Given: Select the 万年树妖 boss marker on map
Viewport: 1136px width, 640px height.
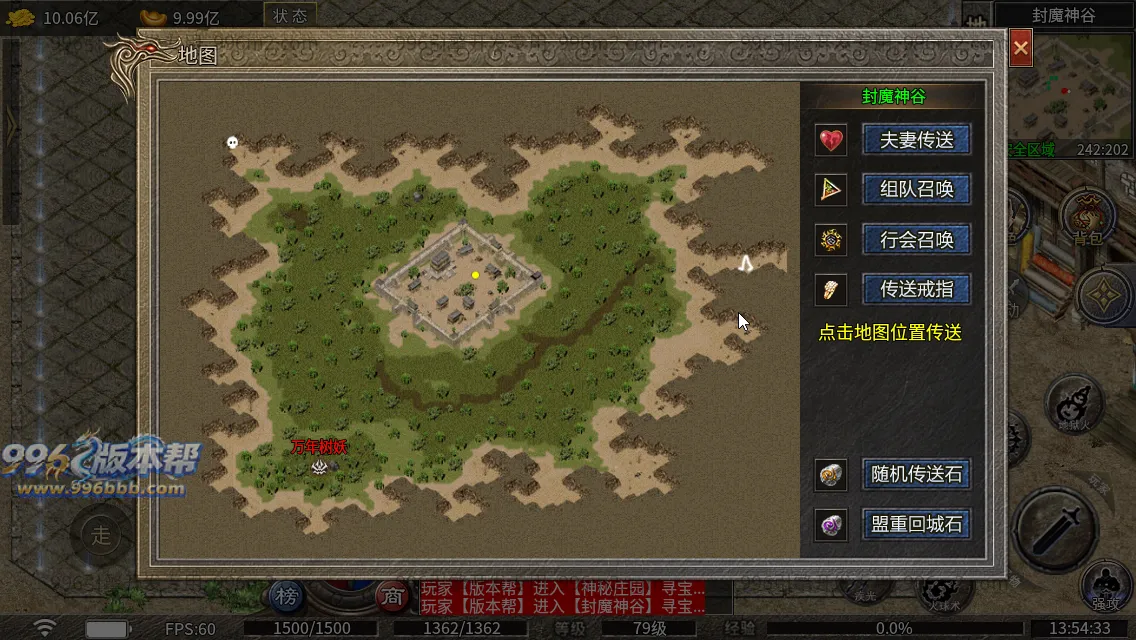Looking at the screenshot, I should tap(319, 465).
